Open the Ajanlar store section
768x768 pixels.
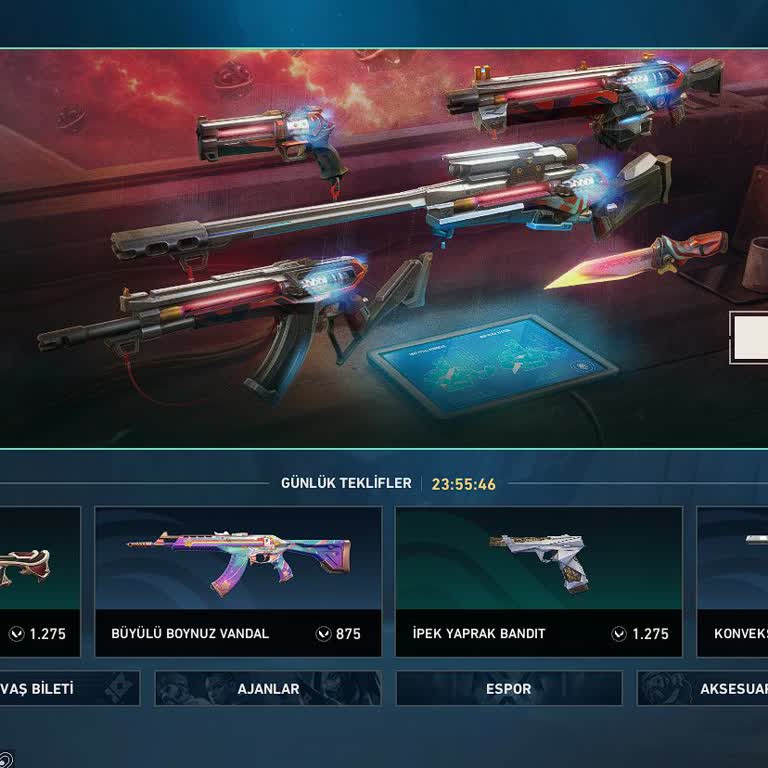(268, 689)
